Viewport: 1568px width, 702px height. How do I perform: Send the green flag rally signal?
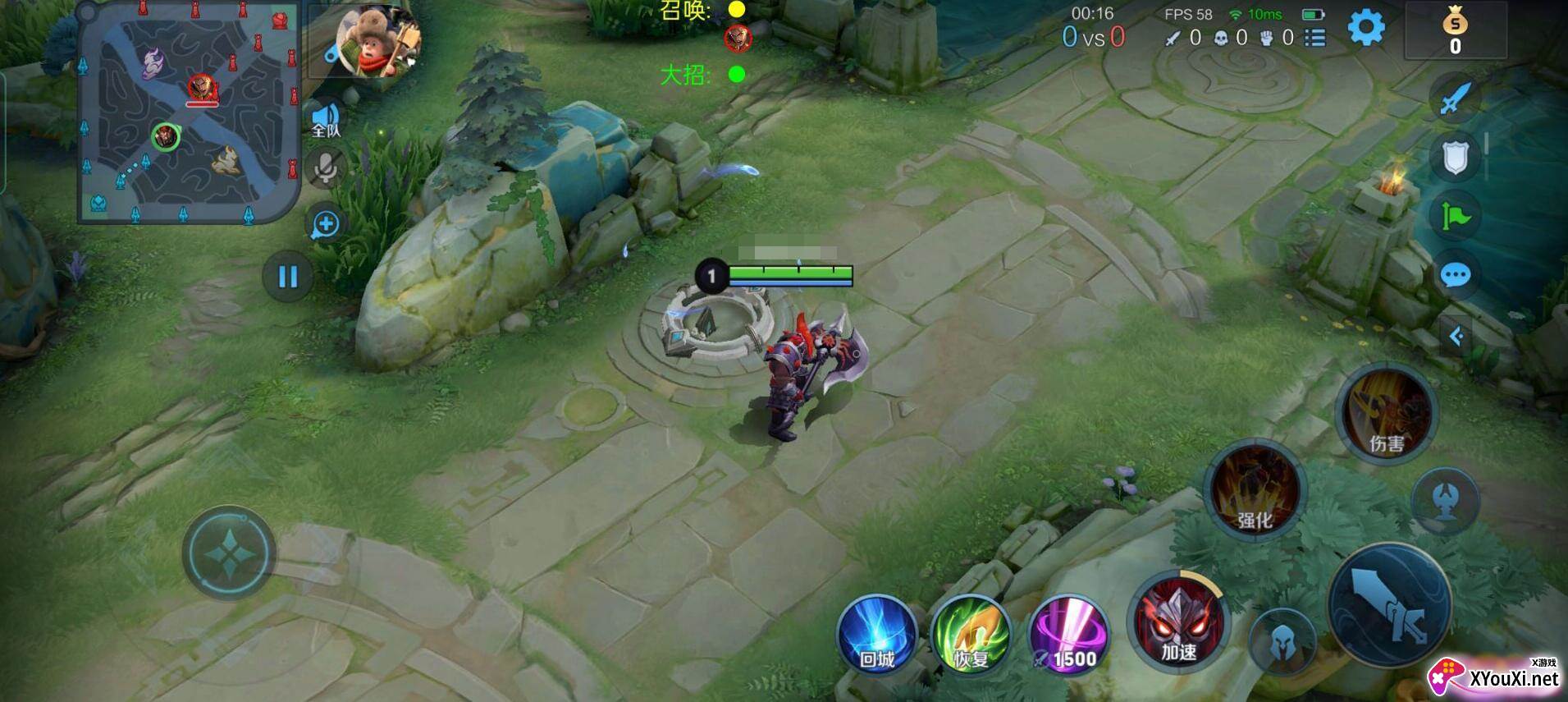tap(1455, 216)
